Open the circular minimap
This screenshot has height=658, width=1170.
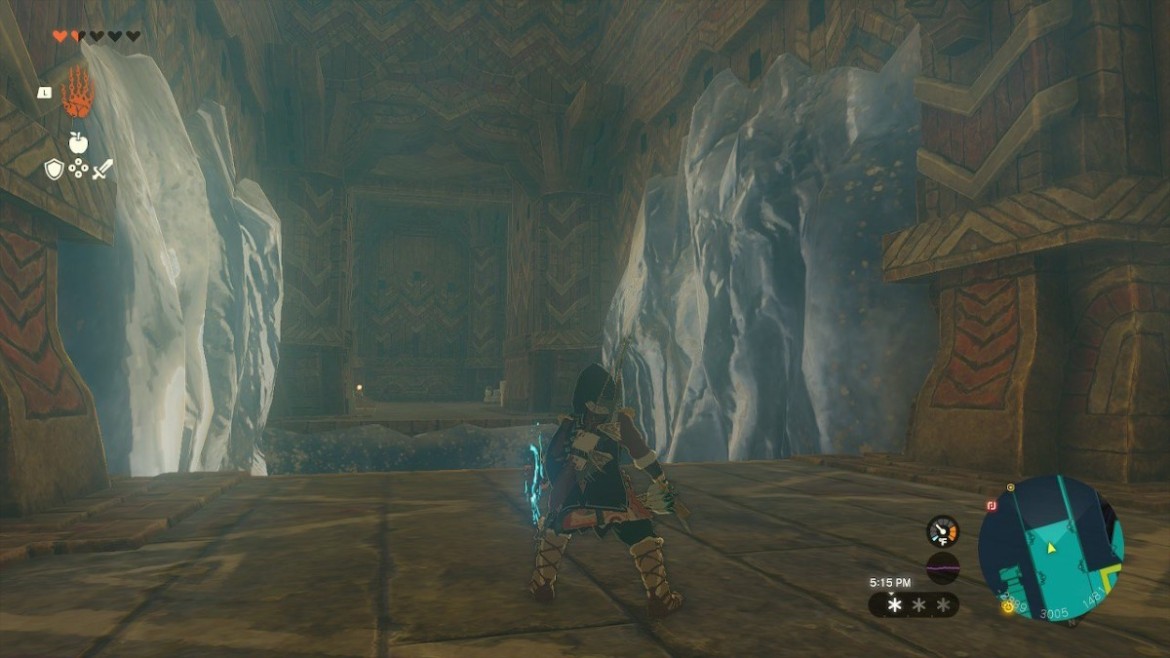tap(1051, 547)
